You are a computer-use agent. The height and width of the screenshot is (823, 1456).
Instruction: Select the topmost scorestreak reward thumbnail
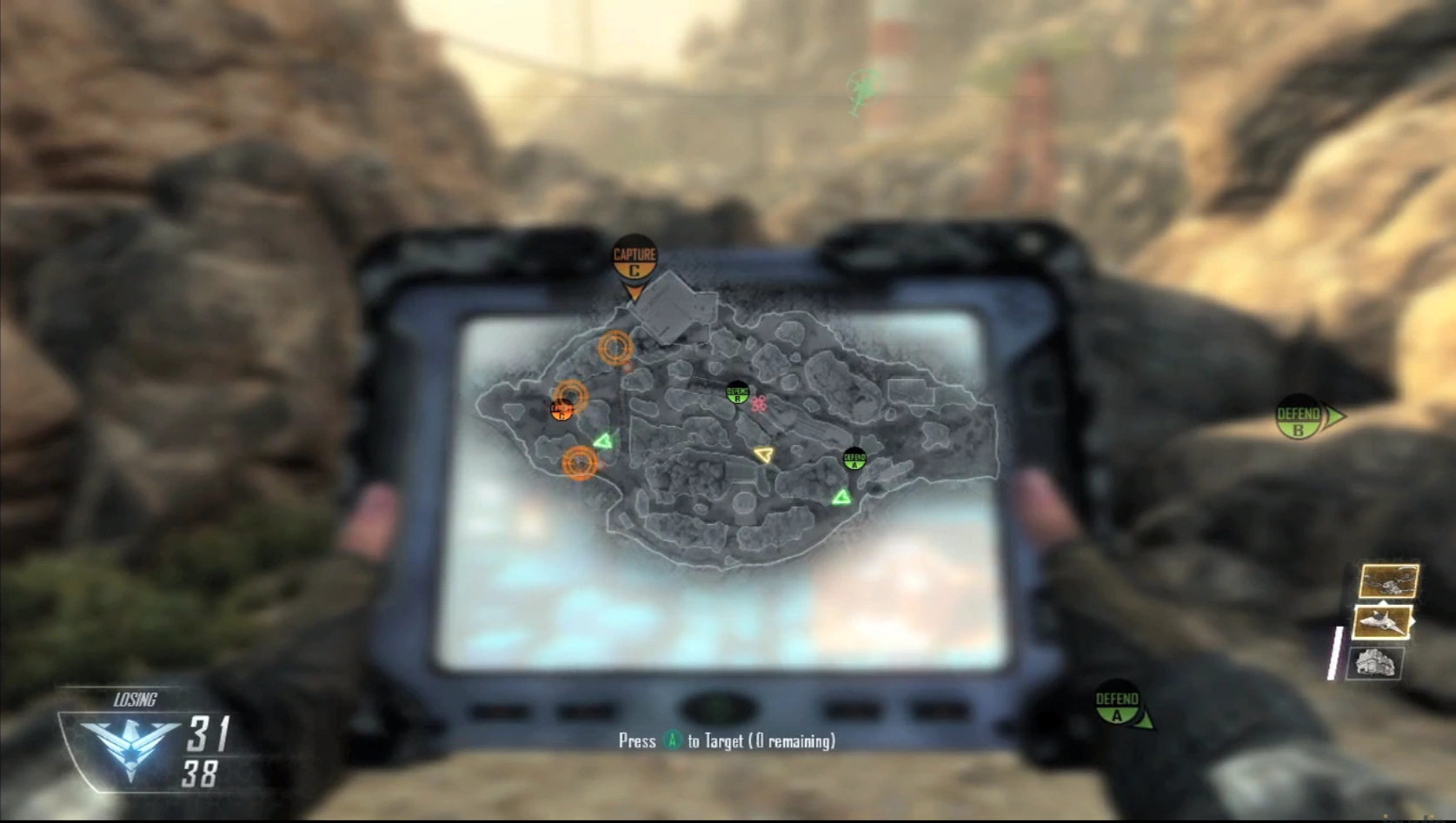point(1387,581)
